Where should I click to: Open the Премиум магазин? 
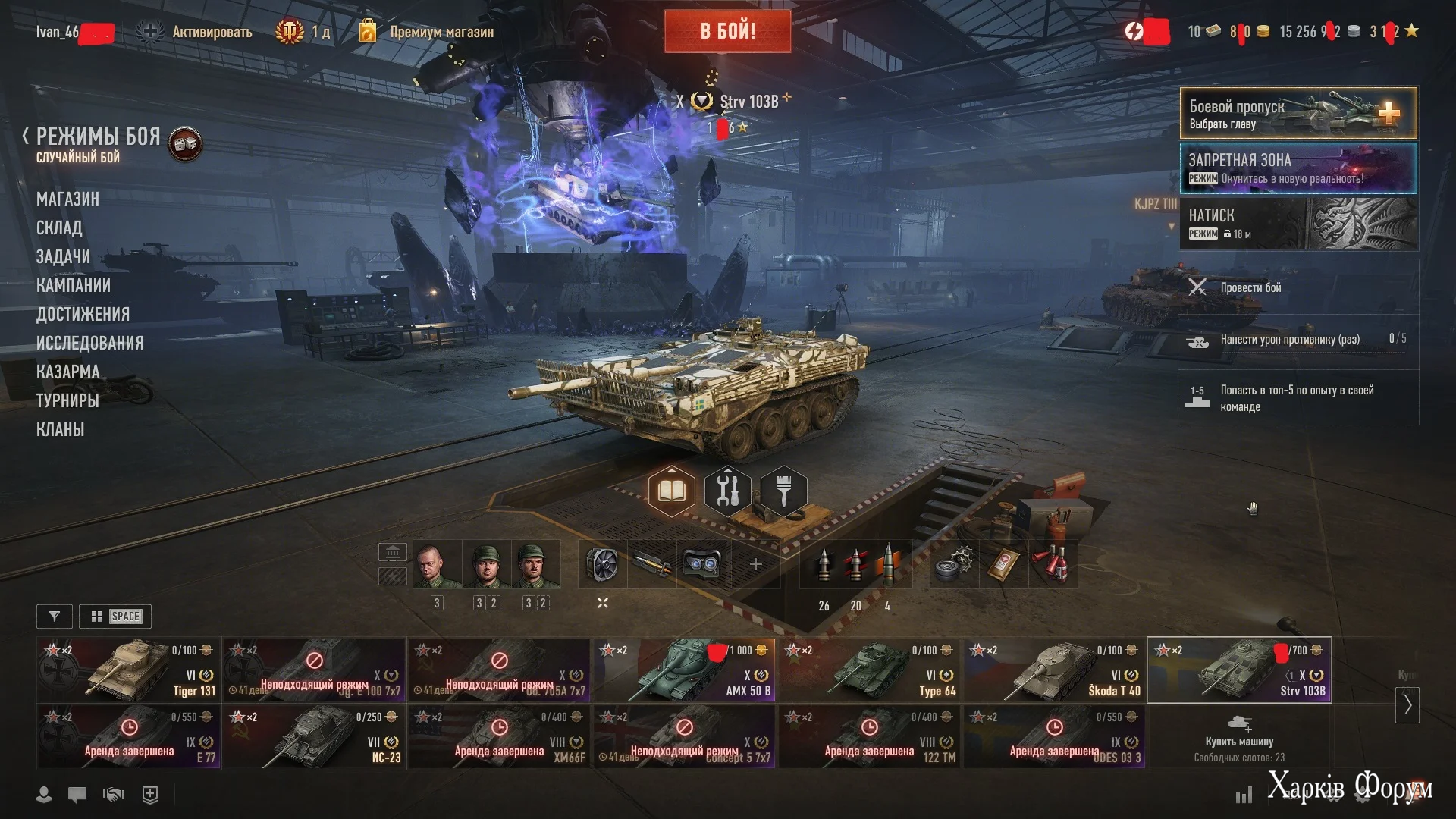coord(441,32)
